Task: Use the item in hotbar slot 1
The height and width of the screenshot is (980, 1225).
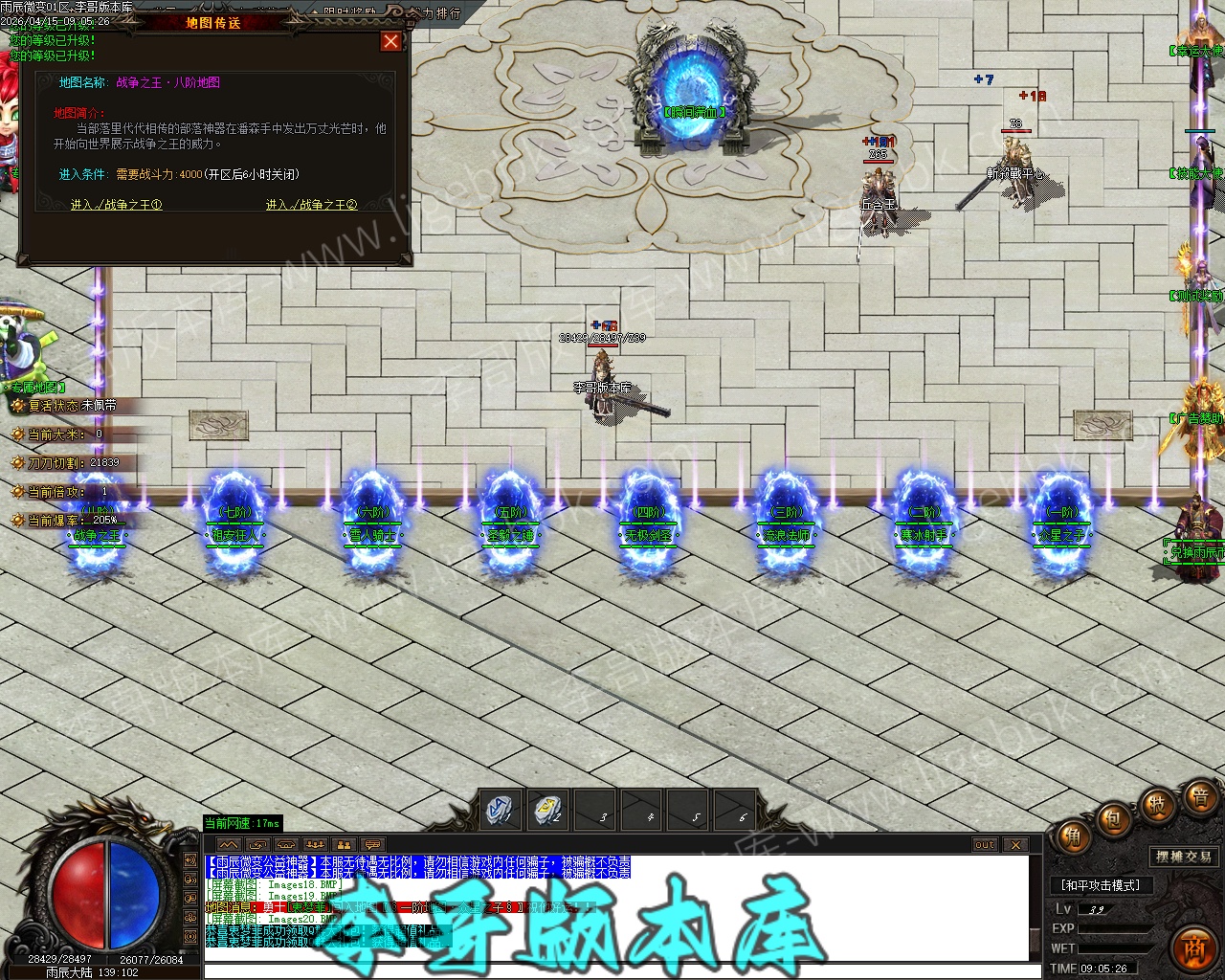Action: point(501,811)
